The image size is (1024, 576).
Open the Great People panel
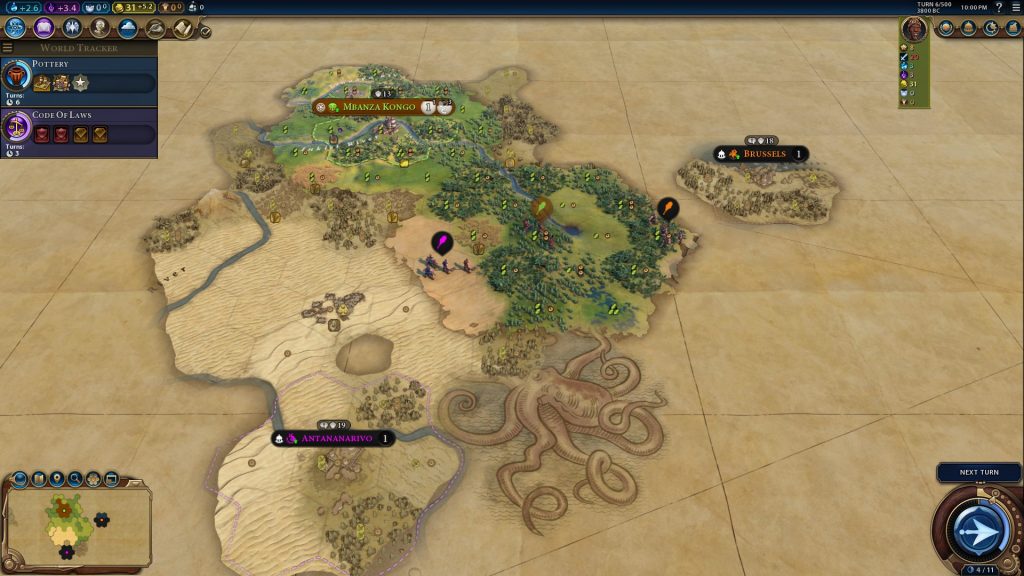pyautogui.click(x=100, y=28)
